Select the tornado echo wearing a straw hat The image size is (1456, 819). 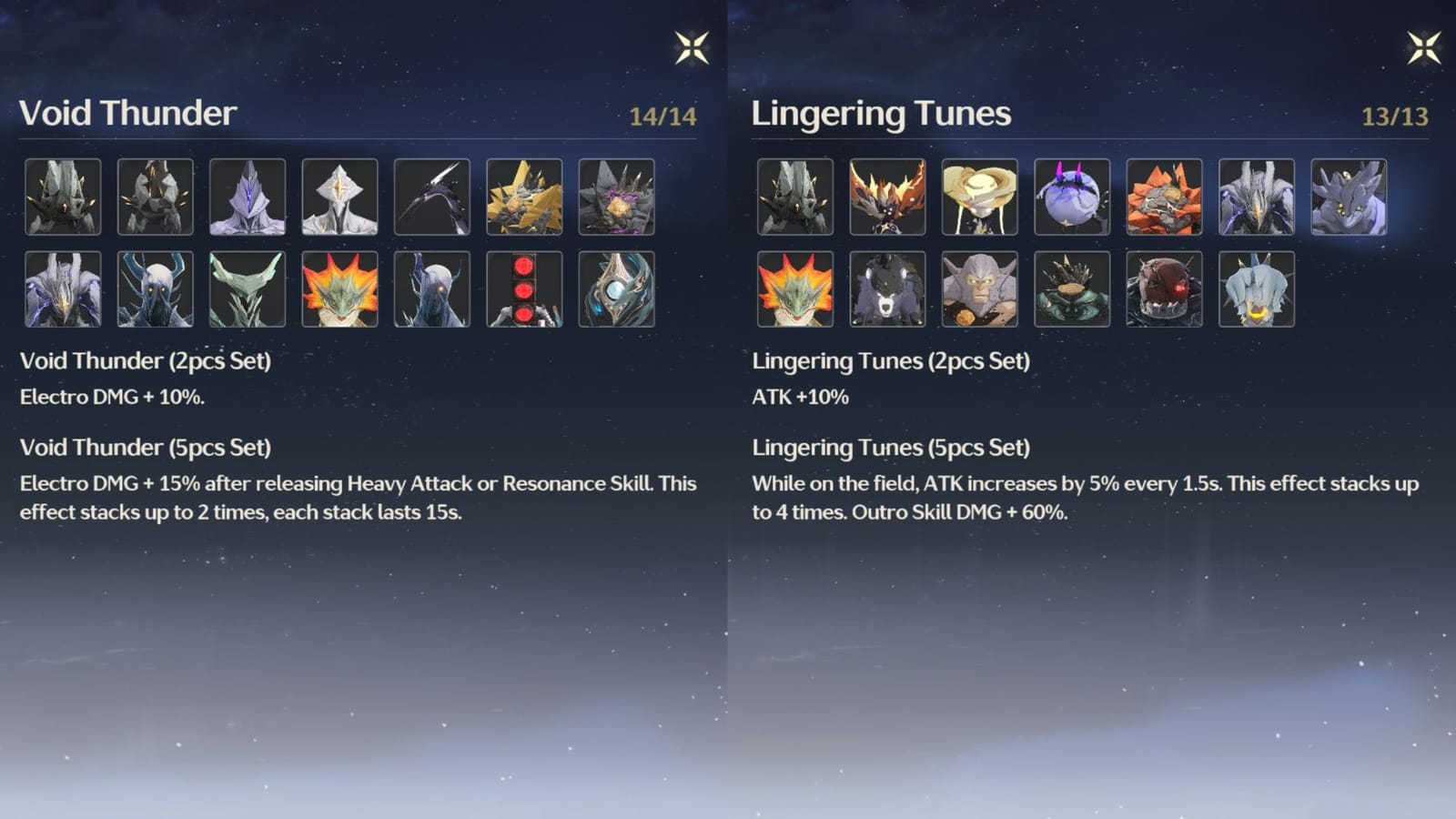coord(979,197)
